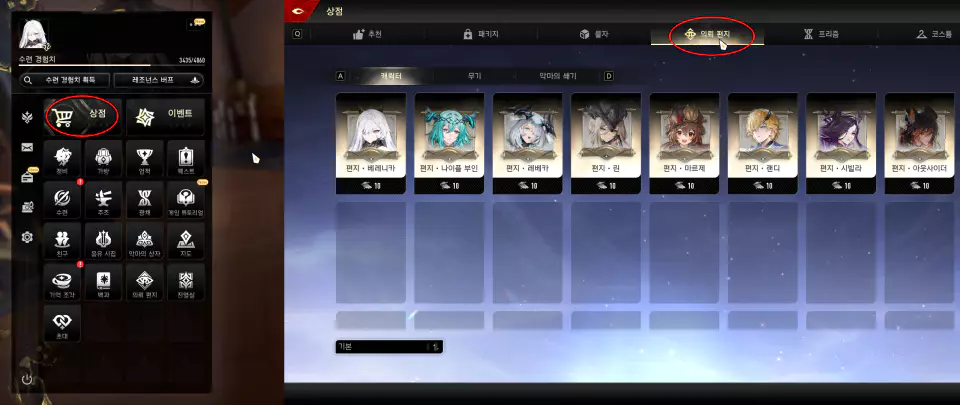This screenshot has width=960, height=405.
Task: Pick the 편지 · 레베카 letter card
Action: tap(529, 140)
